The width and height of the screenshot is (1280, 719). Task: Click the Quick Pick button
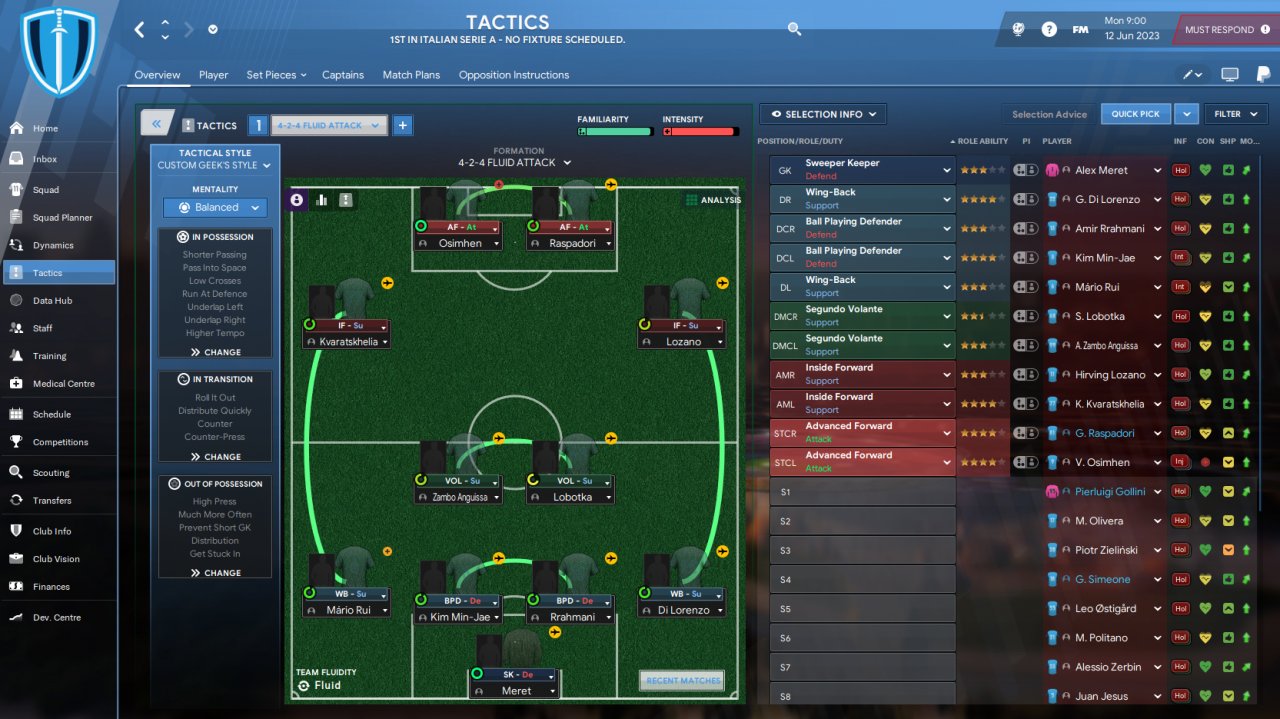pos(1135,114)
